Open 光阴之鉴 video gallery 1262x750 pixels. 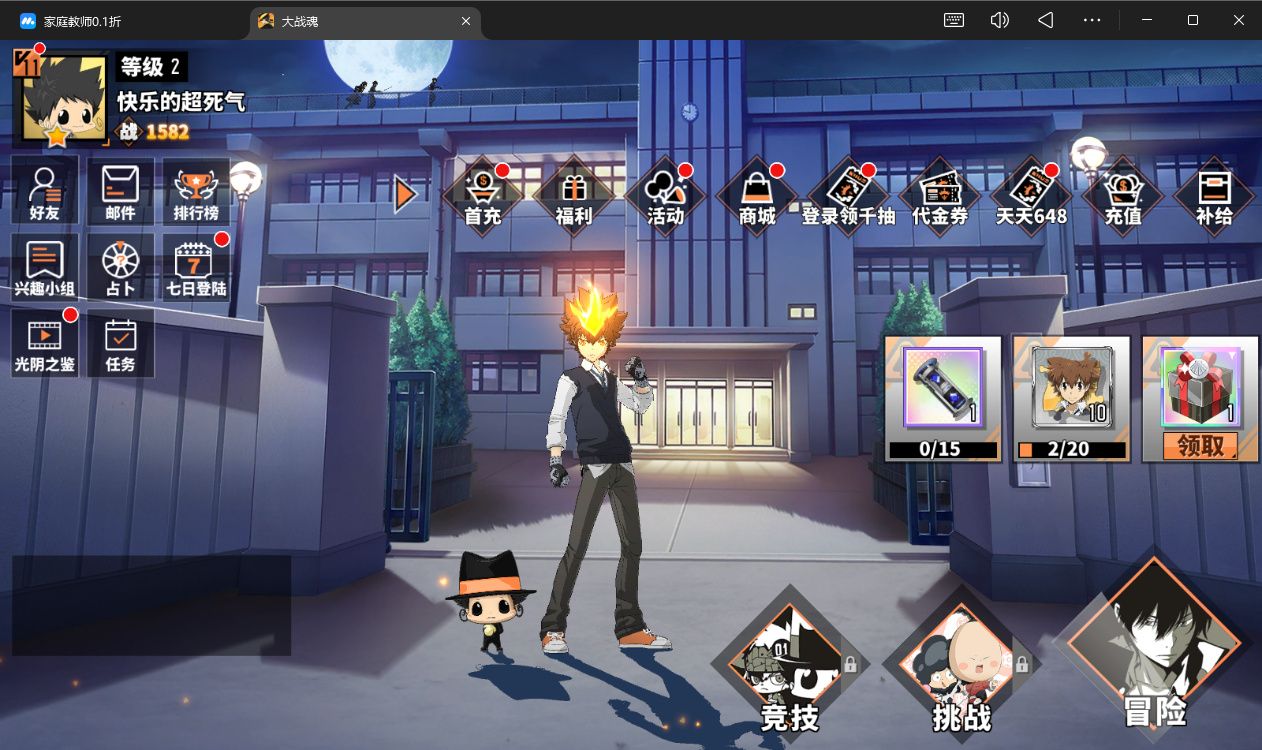point(45,342)
